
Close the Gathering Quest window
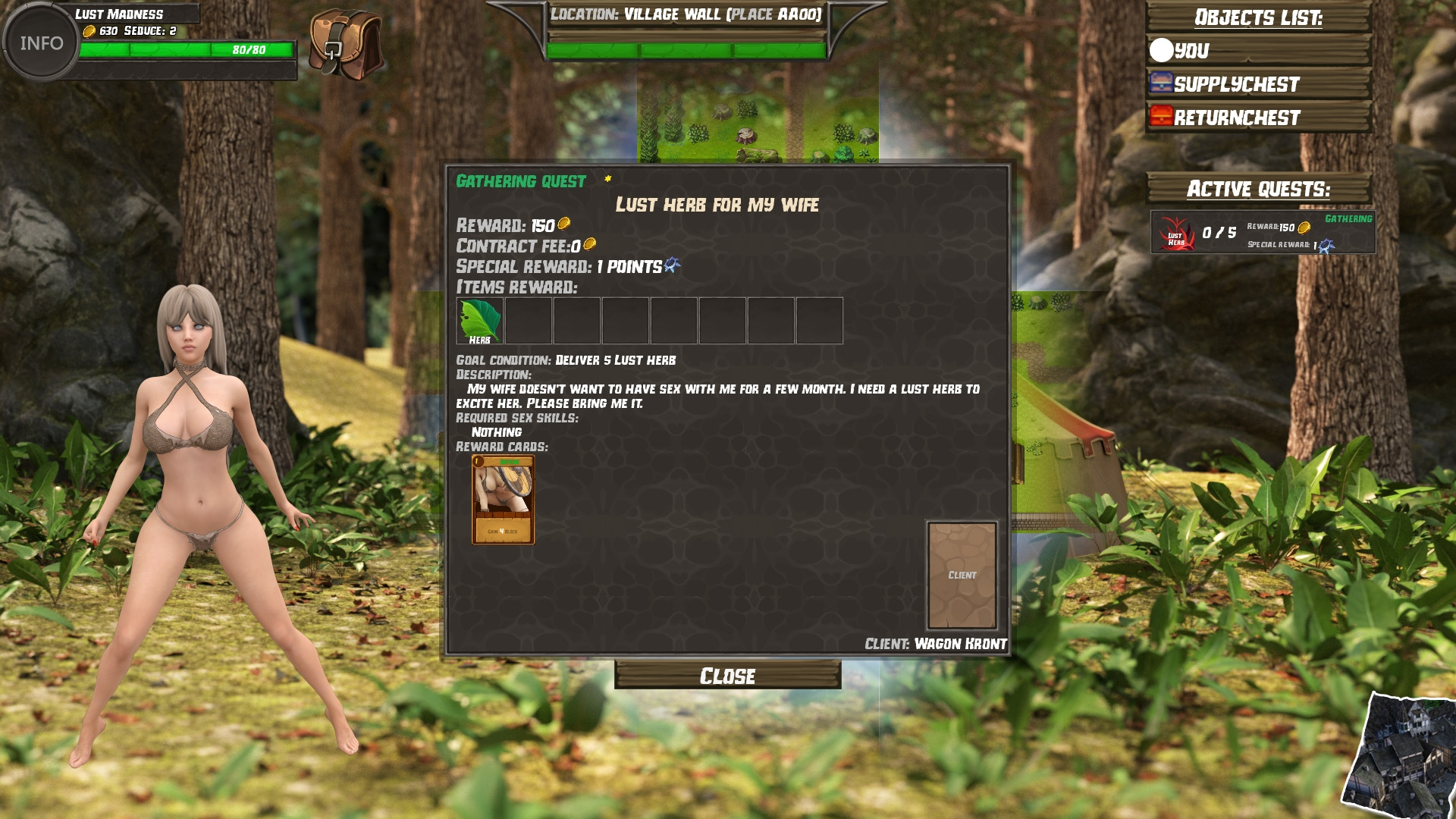727,675
